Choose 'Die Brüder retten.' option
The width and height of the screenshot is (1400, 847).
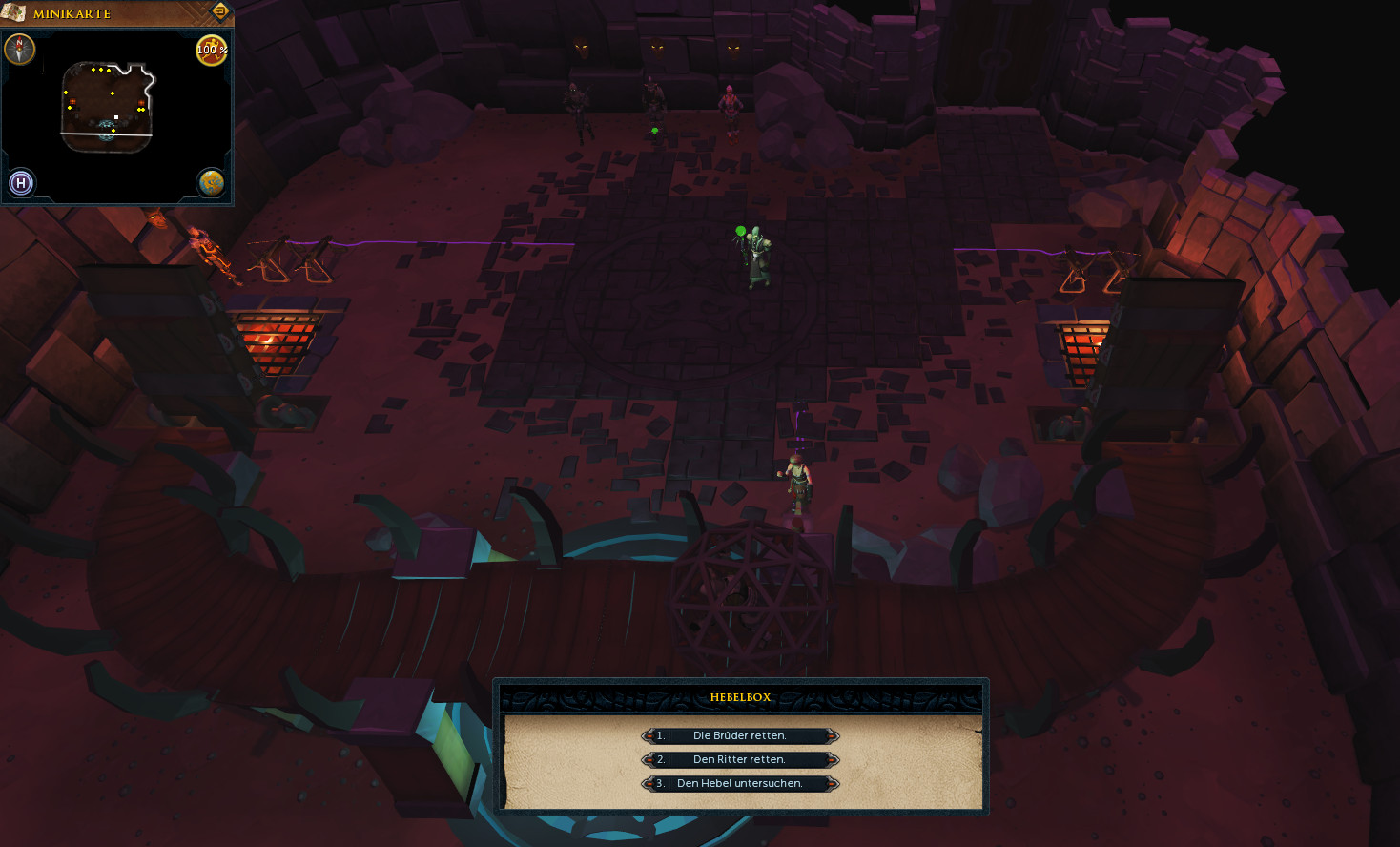[x=740, y=735]
